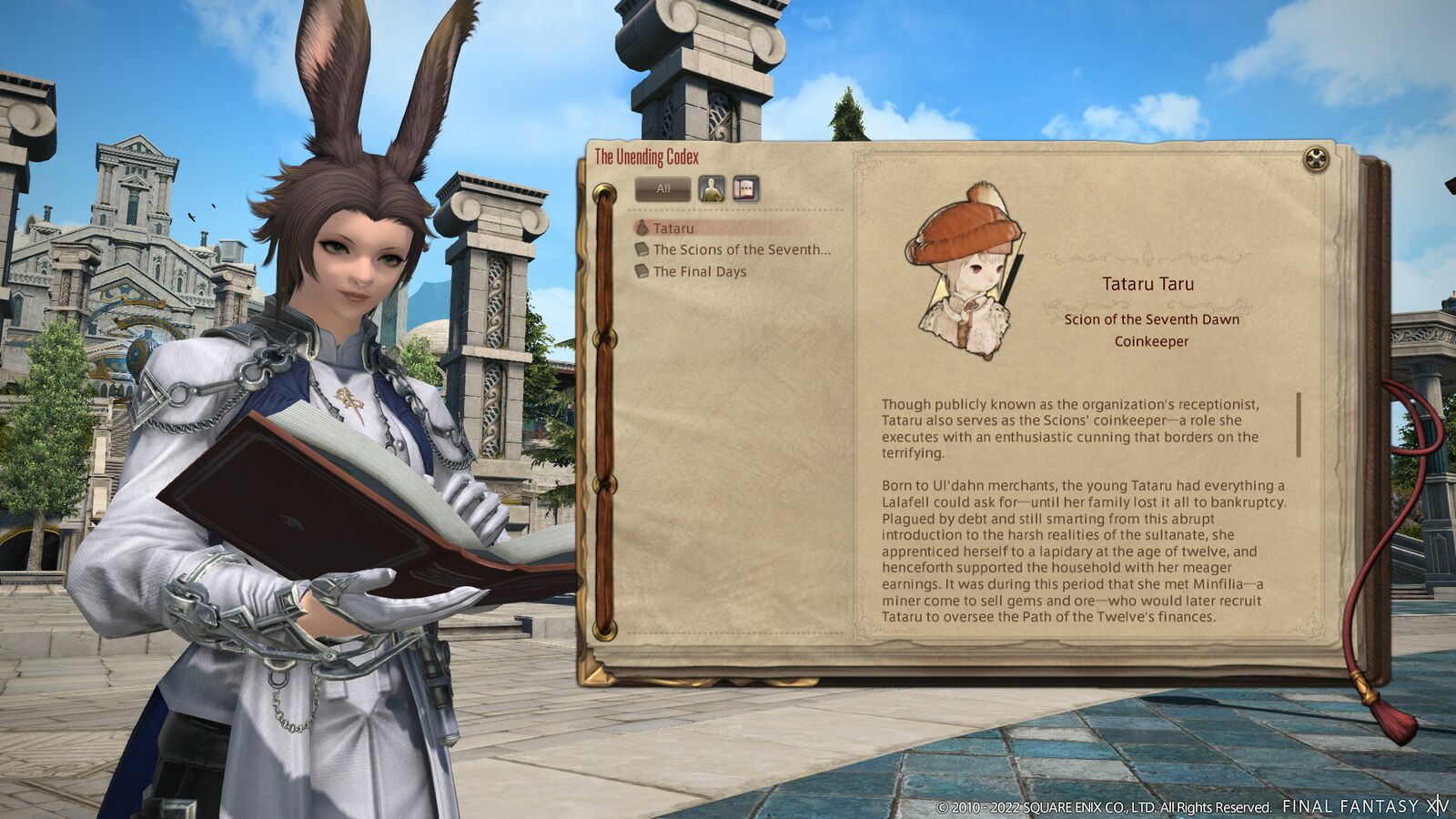Close the Unending Codex window
This screenshot has width=1456, height=819.
tap(1316, 159)
